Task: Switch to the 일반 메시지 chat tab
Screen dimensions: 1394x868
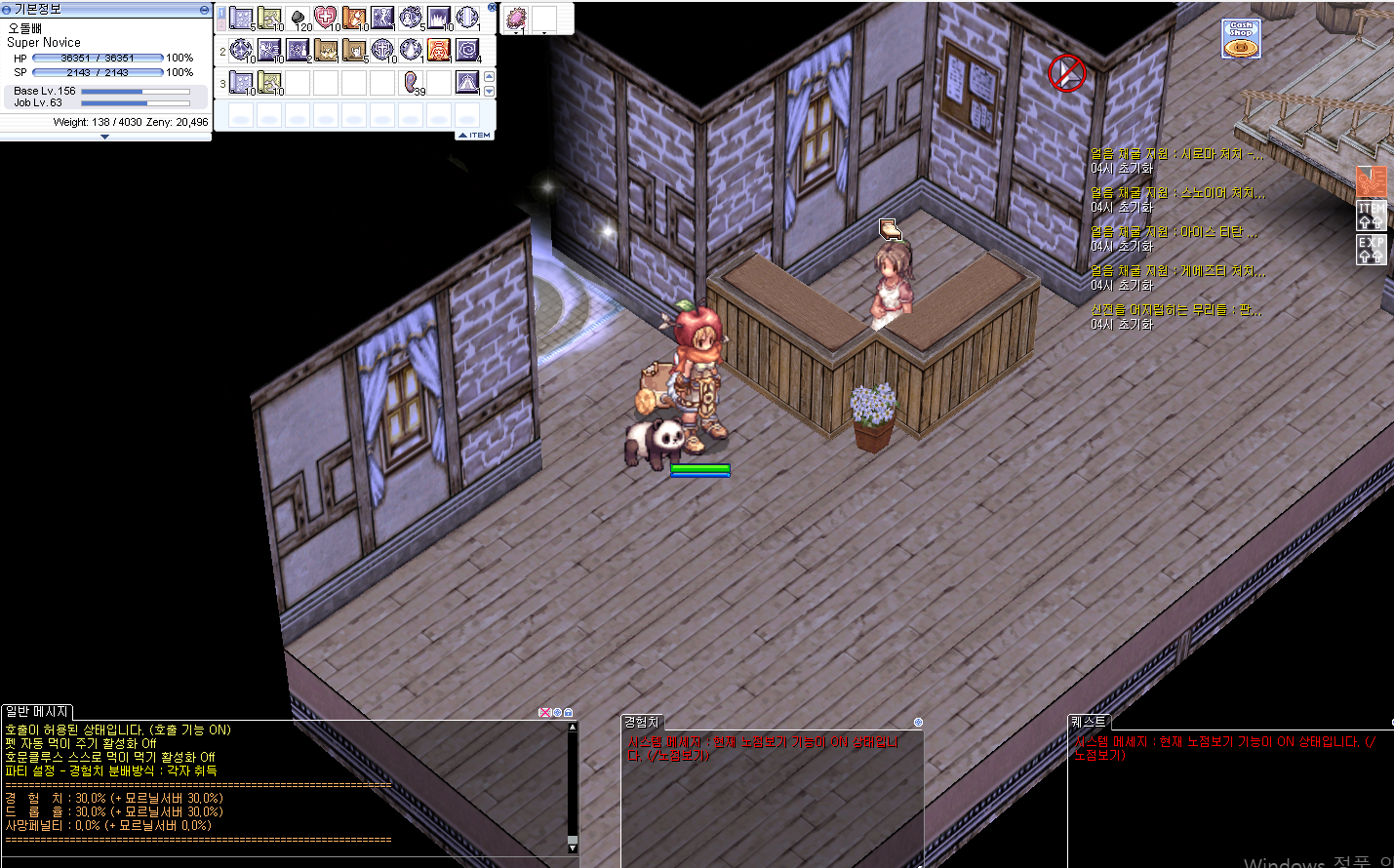Action: [37, 712]
